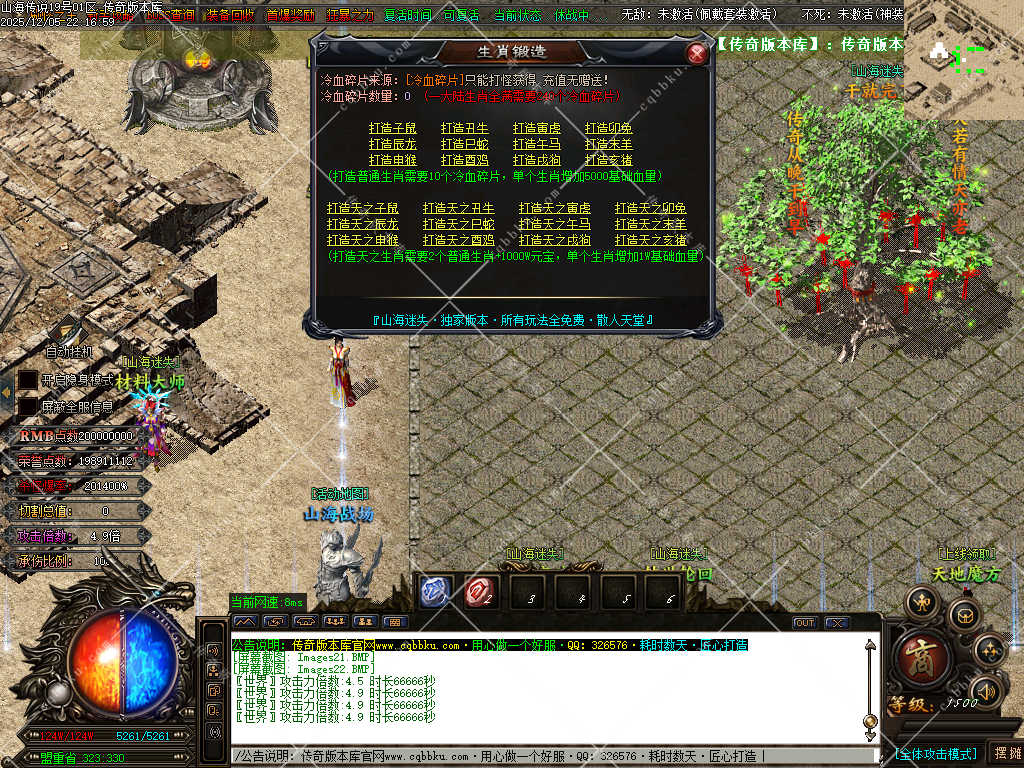Open the 首爆奖励 top menu entry
The width and height of the screenshot is (1024, 768).
(290, 15)
